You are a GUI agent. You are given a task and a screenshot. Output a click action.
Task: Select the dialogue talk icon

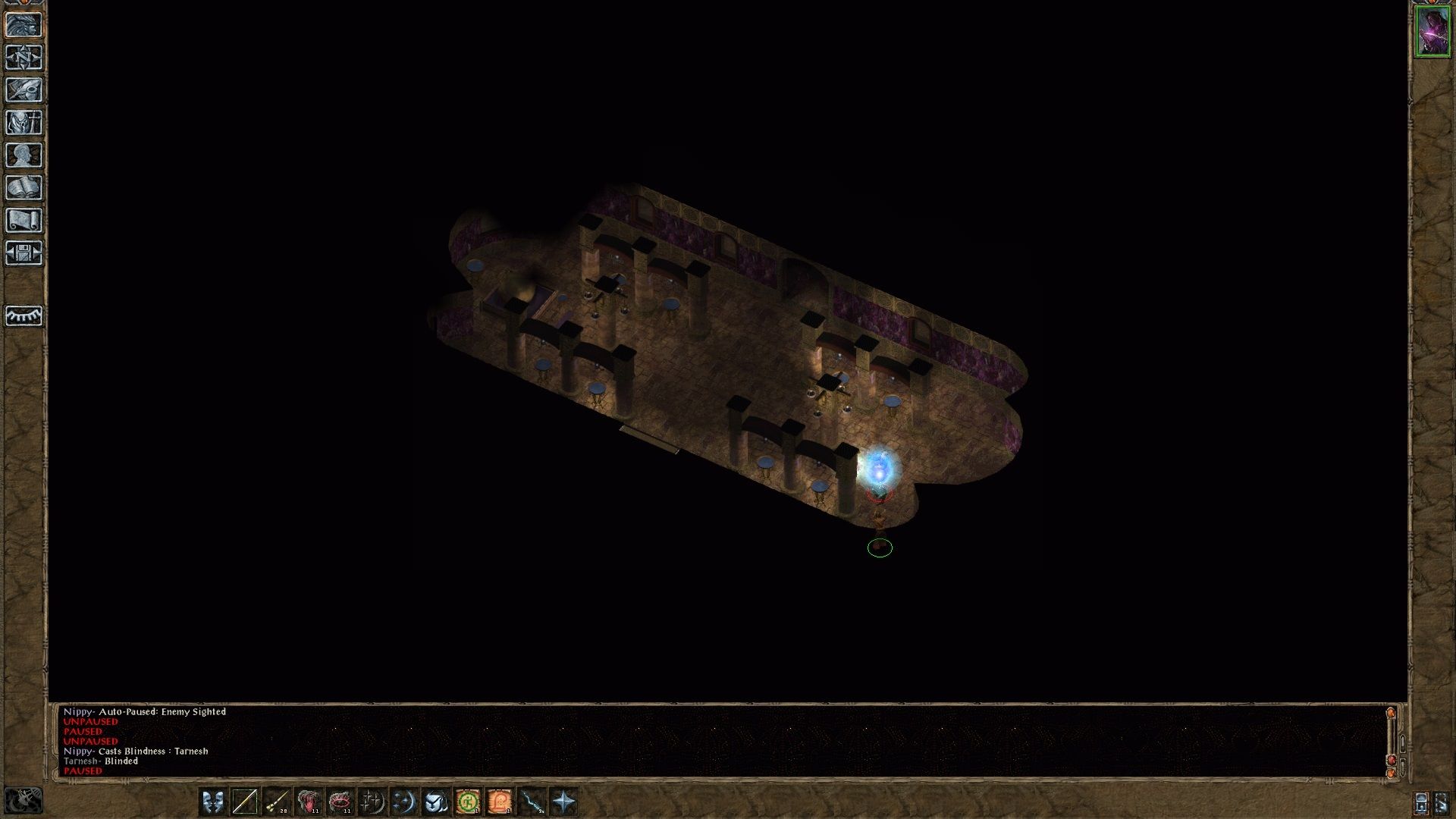pos(212,800)
